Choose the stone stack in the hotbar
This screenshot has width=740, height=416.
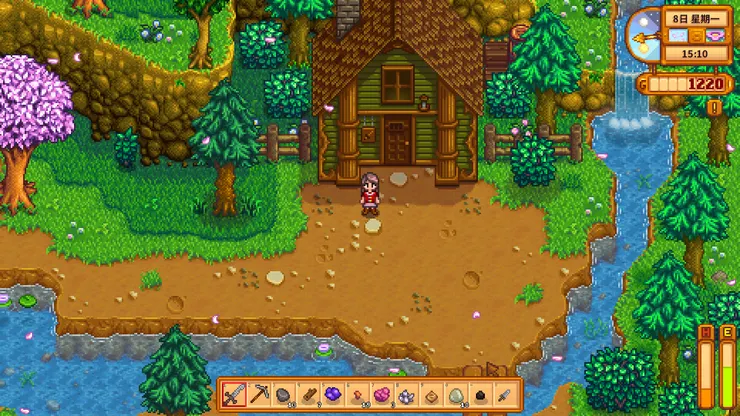pyautogui.click(x=283, y=394)
